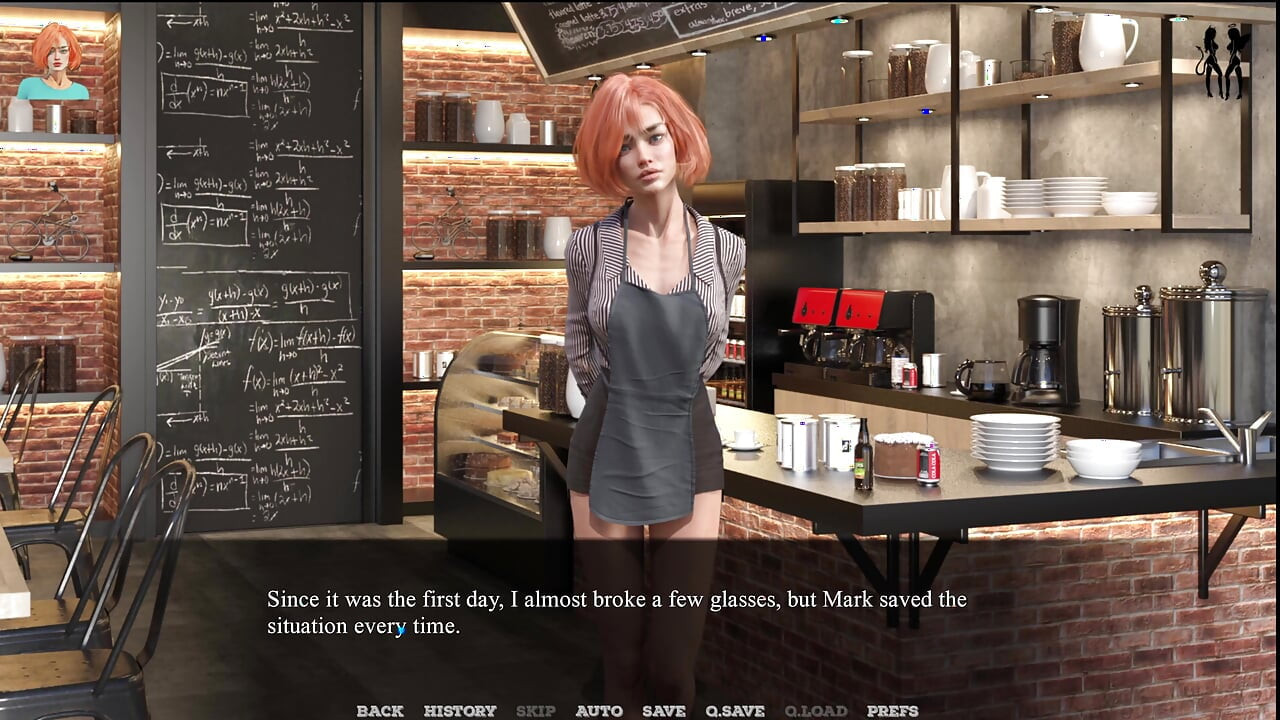This screenshot has width=1280, height=720.
Task: Open the SAVE menu
Action: (x=664, y=711)
